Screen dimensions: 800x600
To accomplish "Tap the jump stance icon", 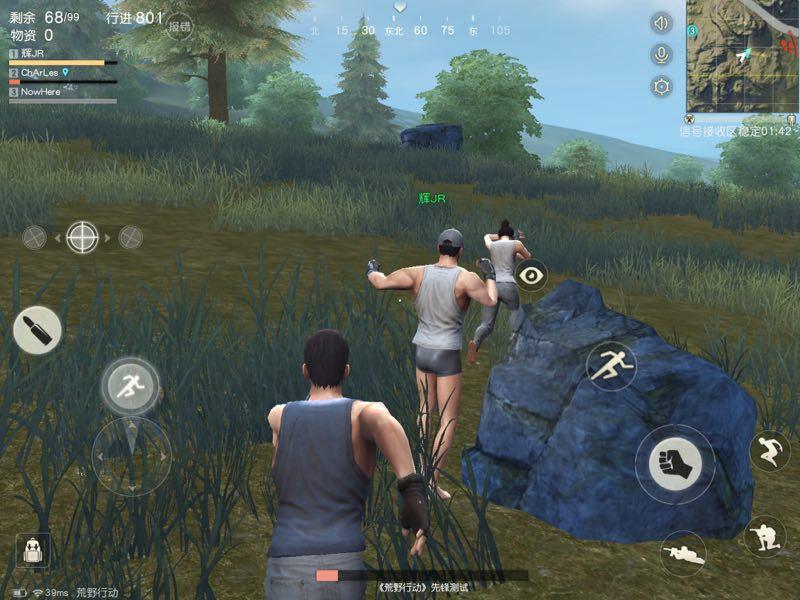I will tap(769, 451).
